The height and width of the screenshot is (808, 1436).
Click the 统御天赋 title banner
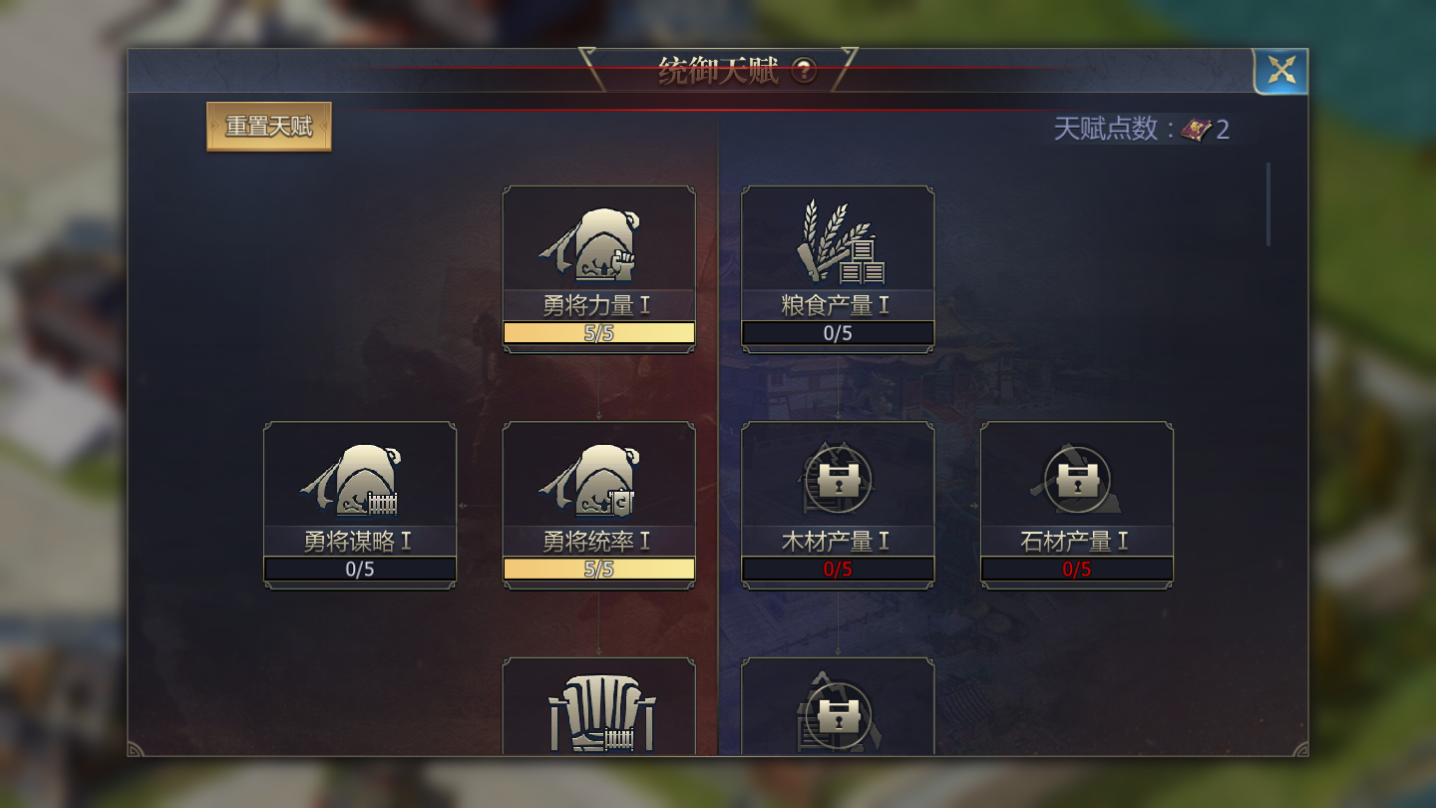click(716, 70)
